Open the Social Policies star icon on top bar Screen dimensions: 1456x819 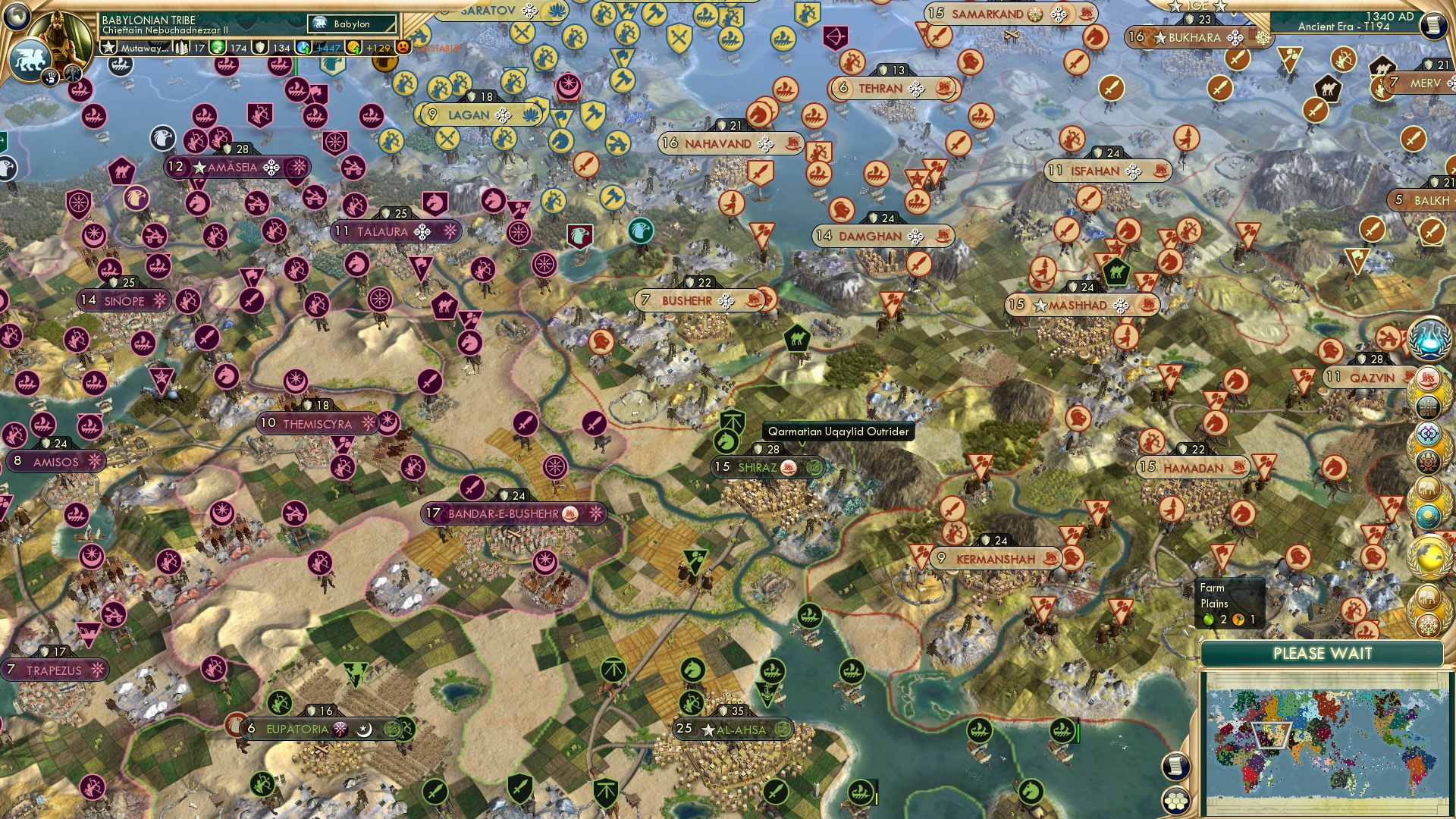tap(108, 45)
